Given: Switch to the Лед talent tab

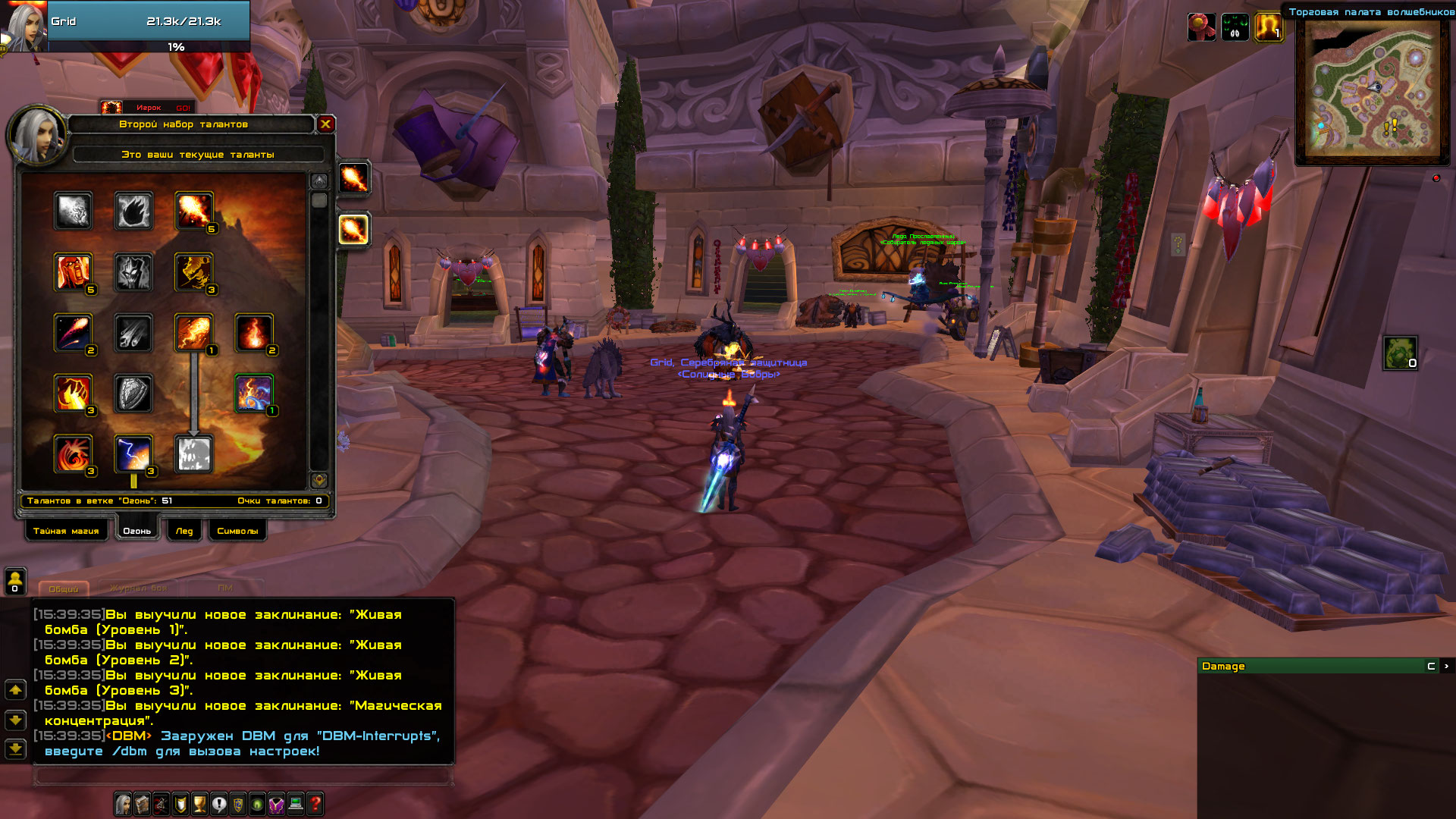Looking at the screenshot, I should pos(184,531).
